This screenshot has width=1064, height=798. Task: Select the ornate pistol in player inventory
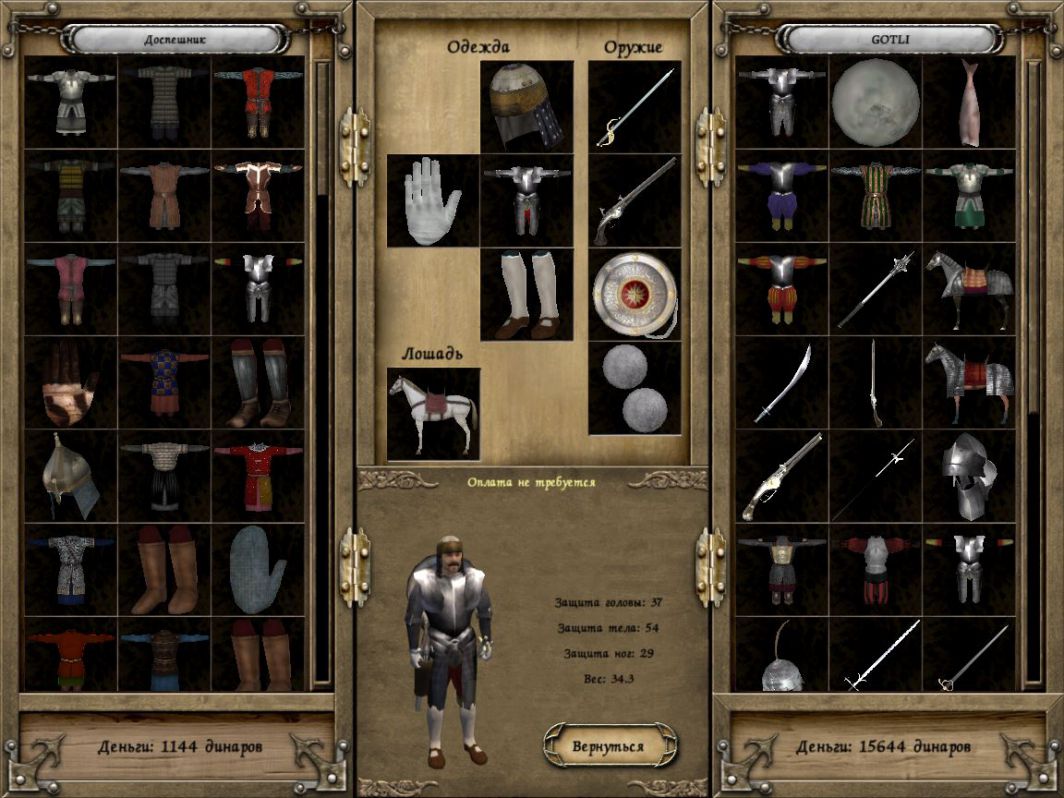click(x=782, y=478)
